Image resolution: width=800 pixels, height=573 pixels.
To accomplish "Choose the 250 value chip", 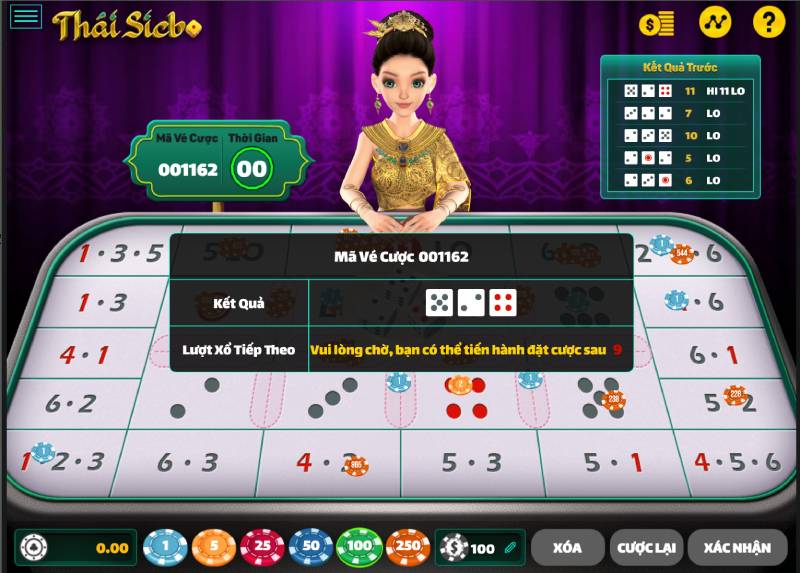I will tap(408, 547).
